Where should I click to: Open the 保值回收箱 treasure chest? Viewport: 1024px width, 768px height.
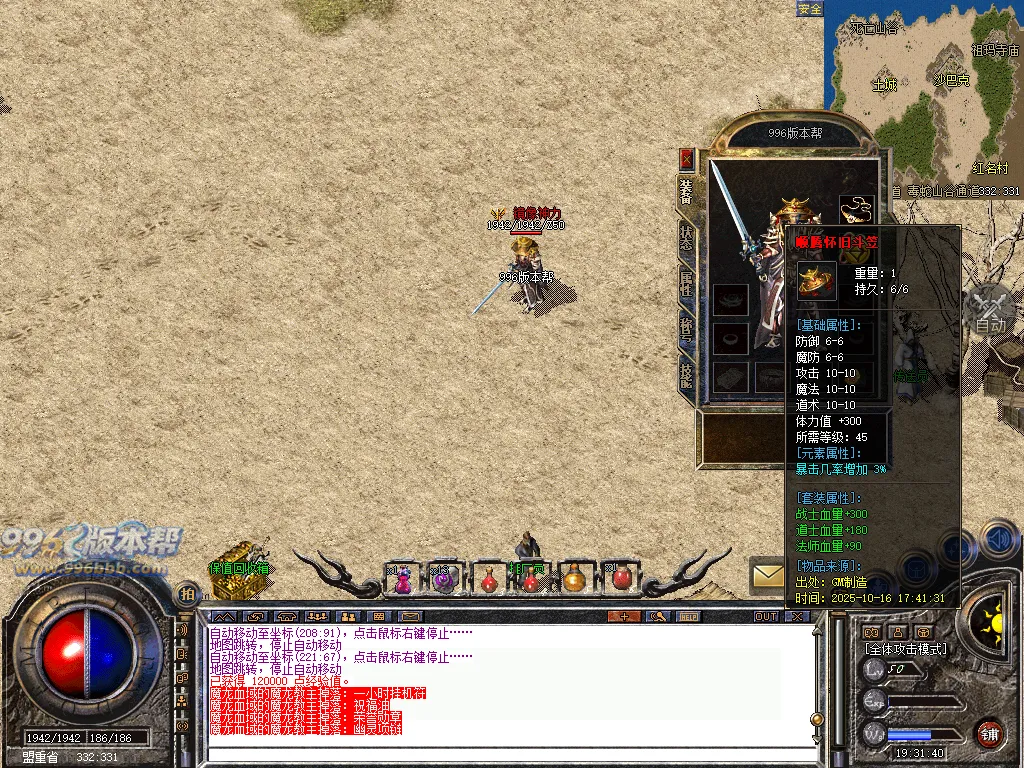236,562
